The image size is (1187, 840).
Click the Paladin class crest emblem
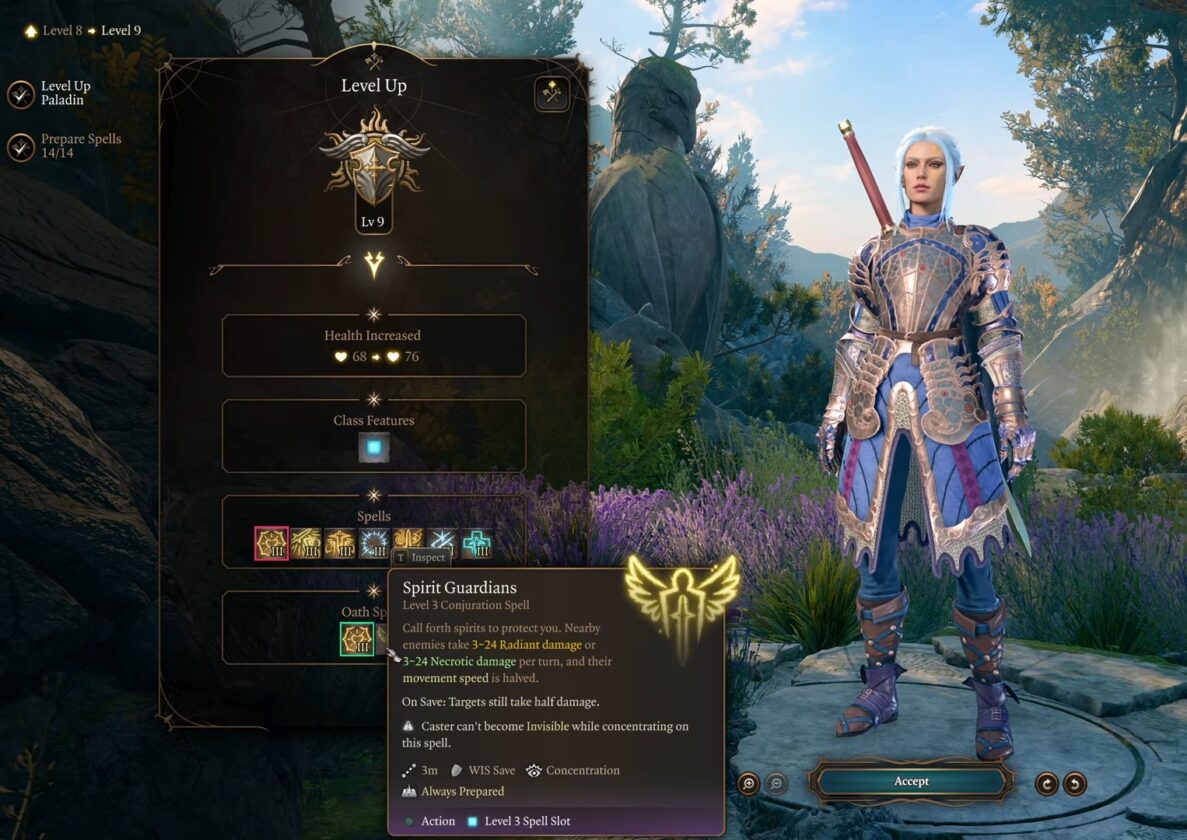click(x=374, y=172)
